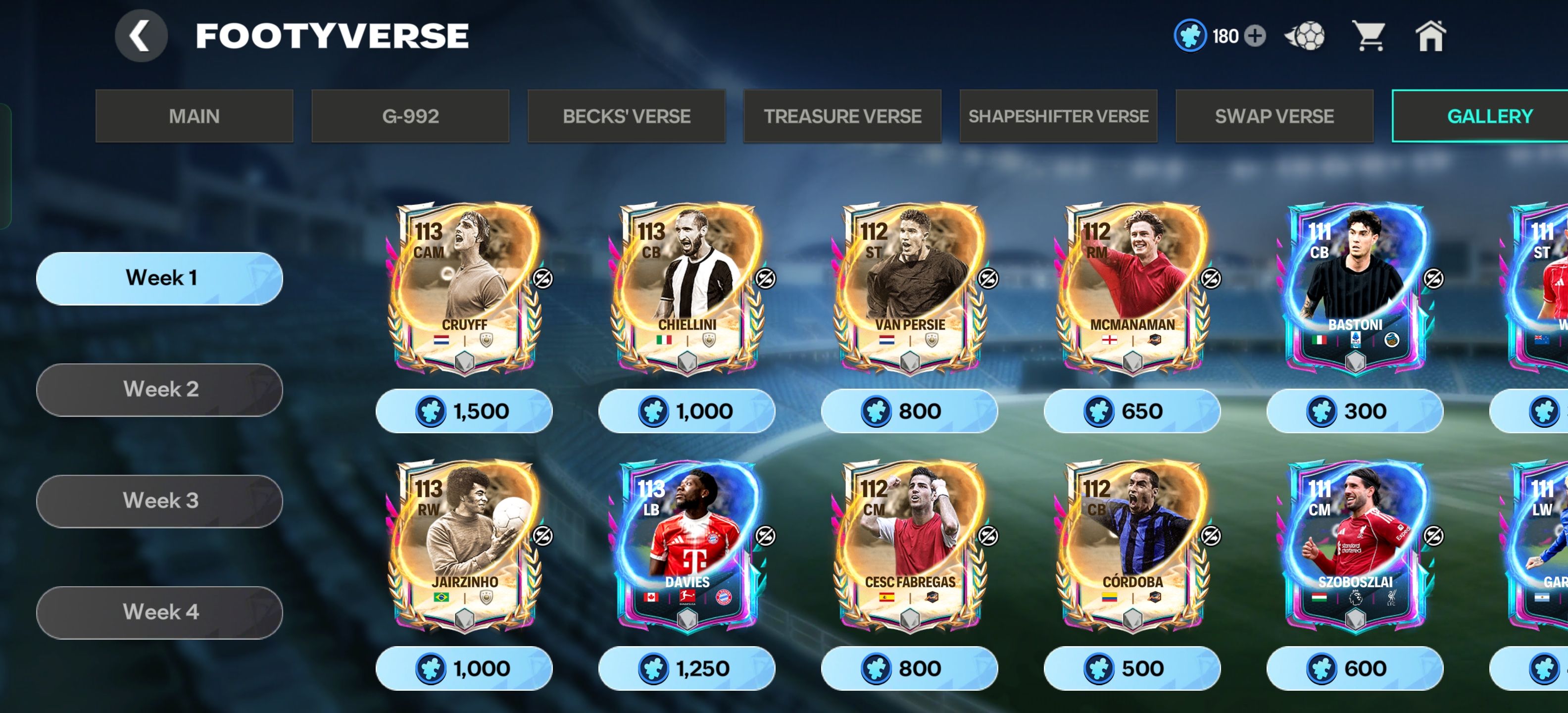Screen dimensions: 1568x713
Task: Add more tokens with plus icon
Action: (1255, 36)
